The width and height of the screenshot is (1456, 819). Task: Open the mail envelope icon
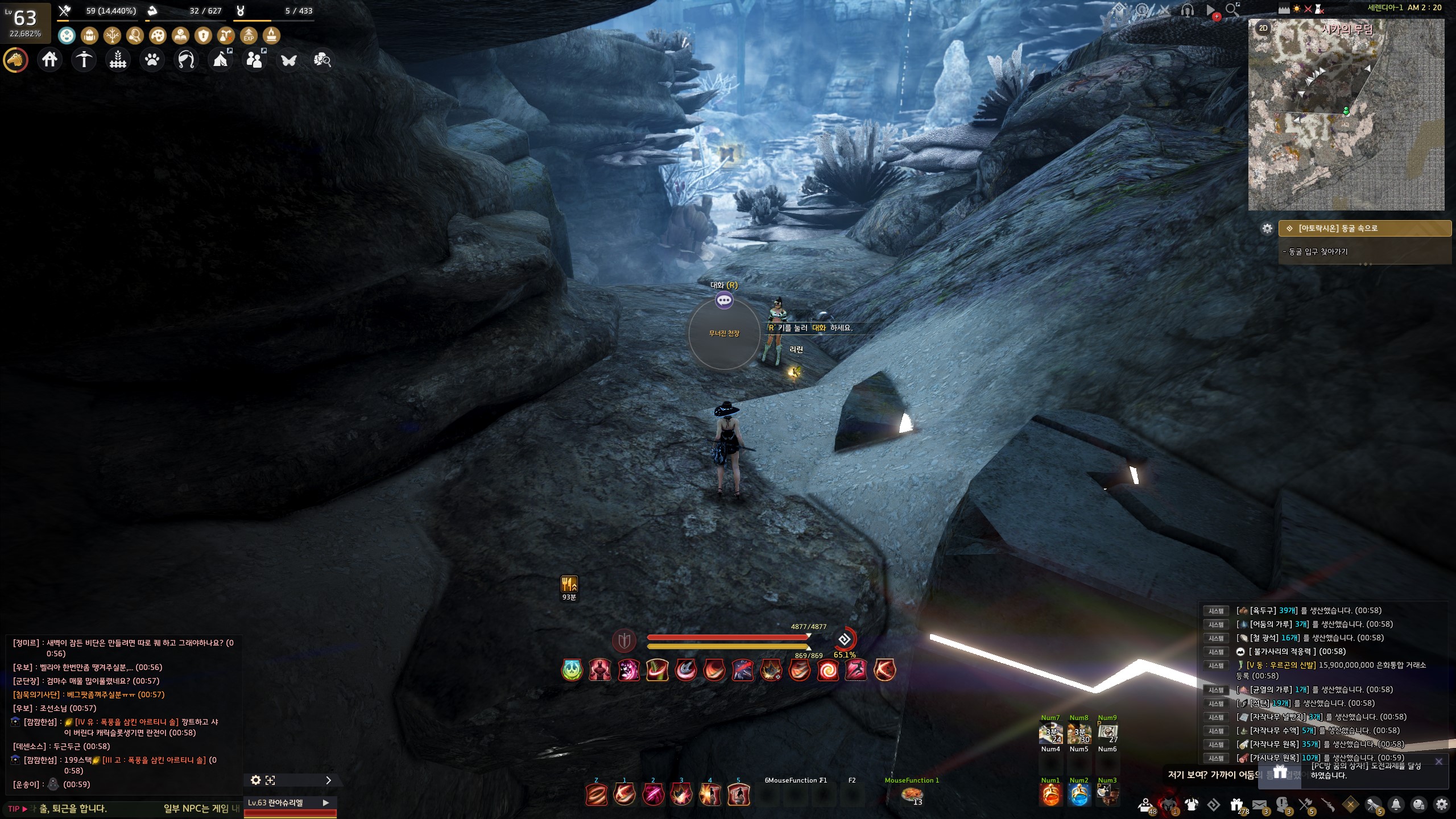[1259, 805]
